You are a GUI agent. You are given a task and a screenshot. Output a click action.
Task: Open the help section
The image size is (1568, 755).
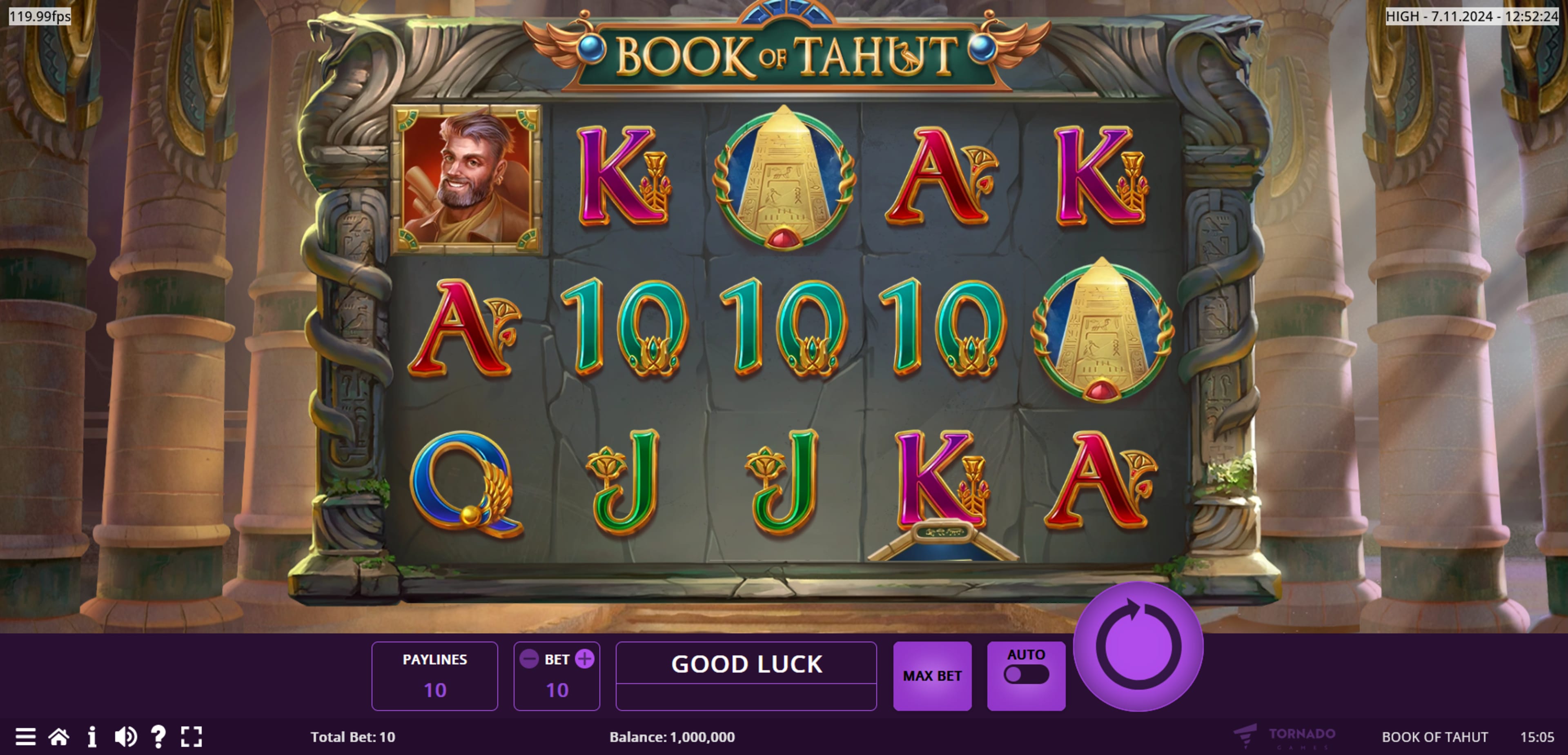tap(159, 737)
